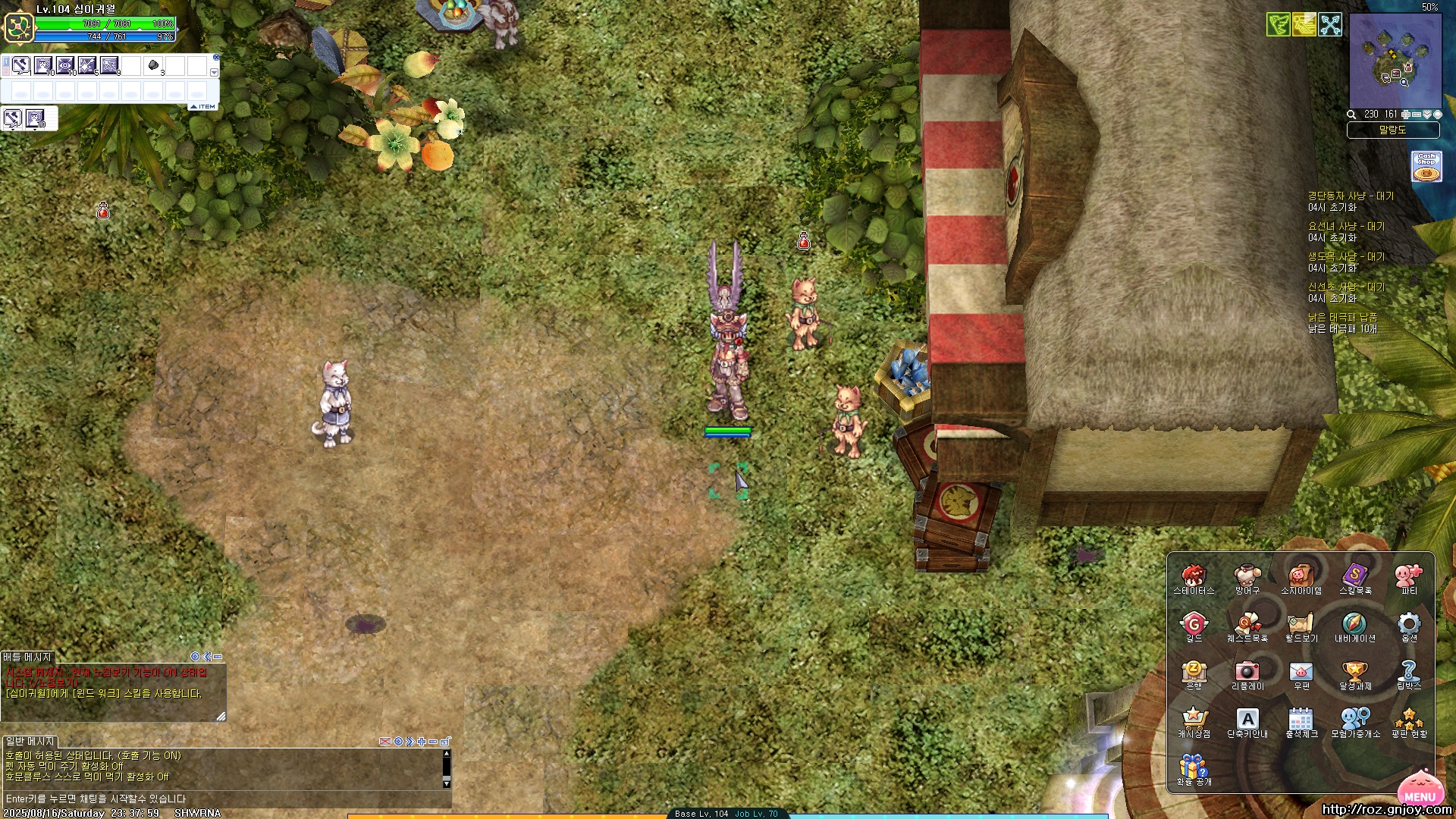Show the 퀘스트목록 quest list
Viewport: 1456px width, 819px height.
point(1247,624)
